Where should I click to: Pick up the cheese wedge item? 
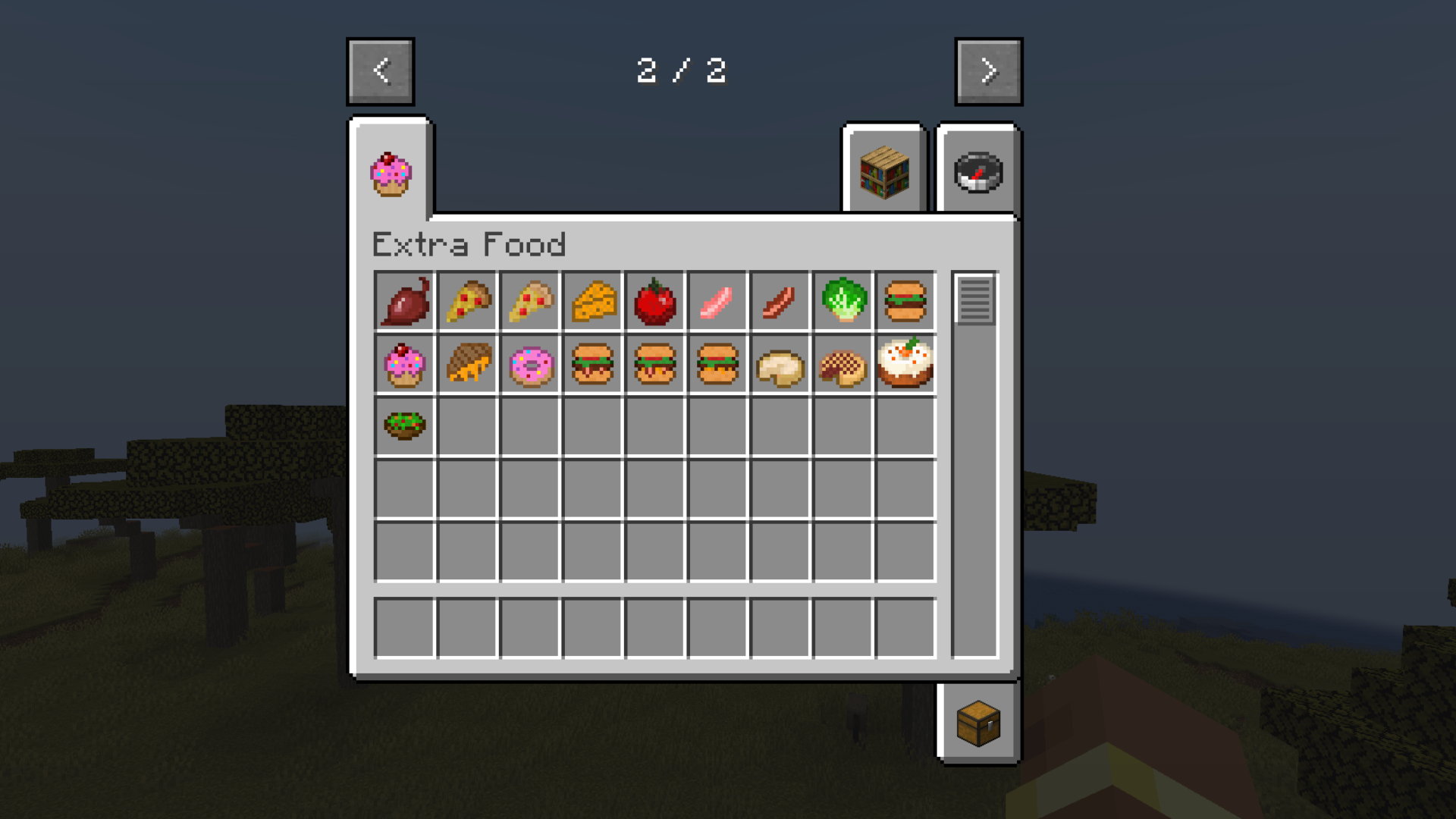[593, 302]
